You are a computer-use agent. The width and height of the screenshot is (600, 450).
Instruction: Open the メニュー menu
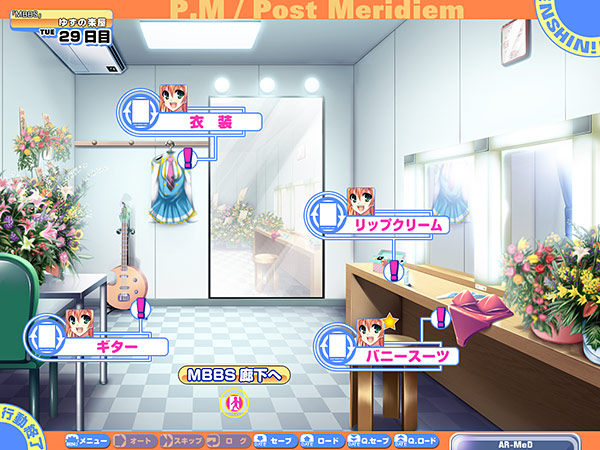(89, 440)
